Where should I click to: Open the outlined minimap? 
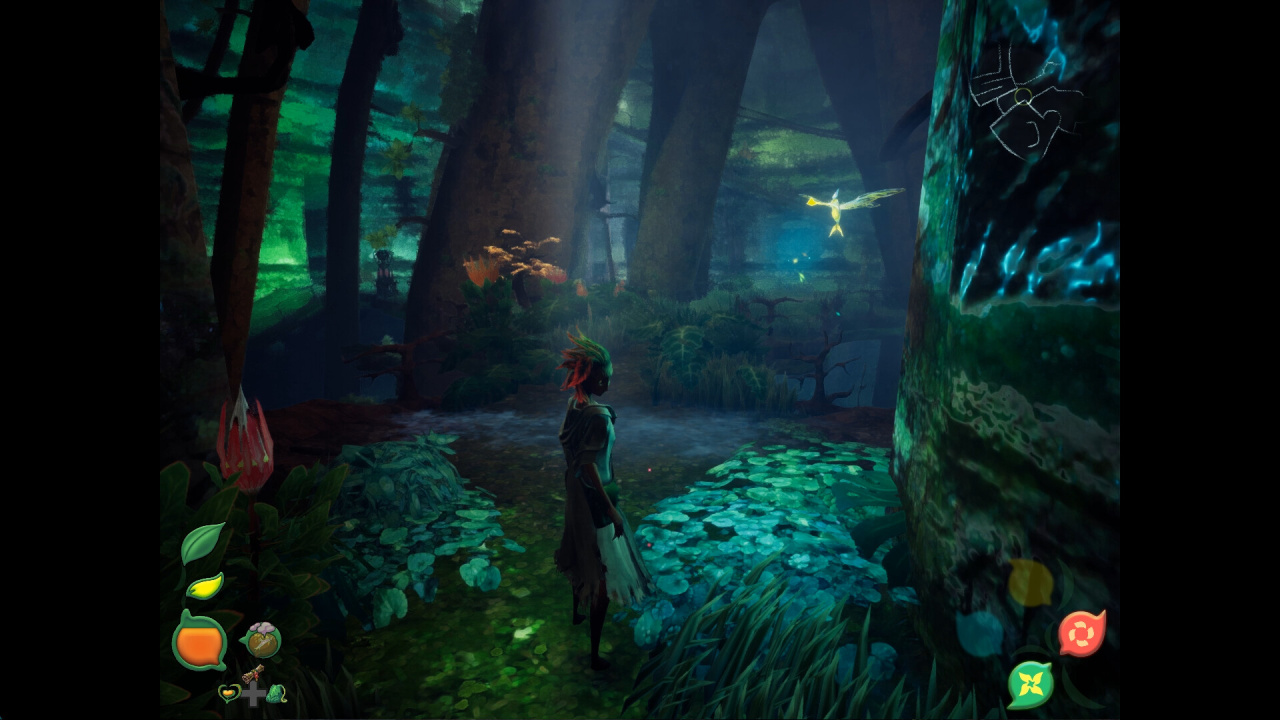tap(1024, 98)
